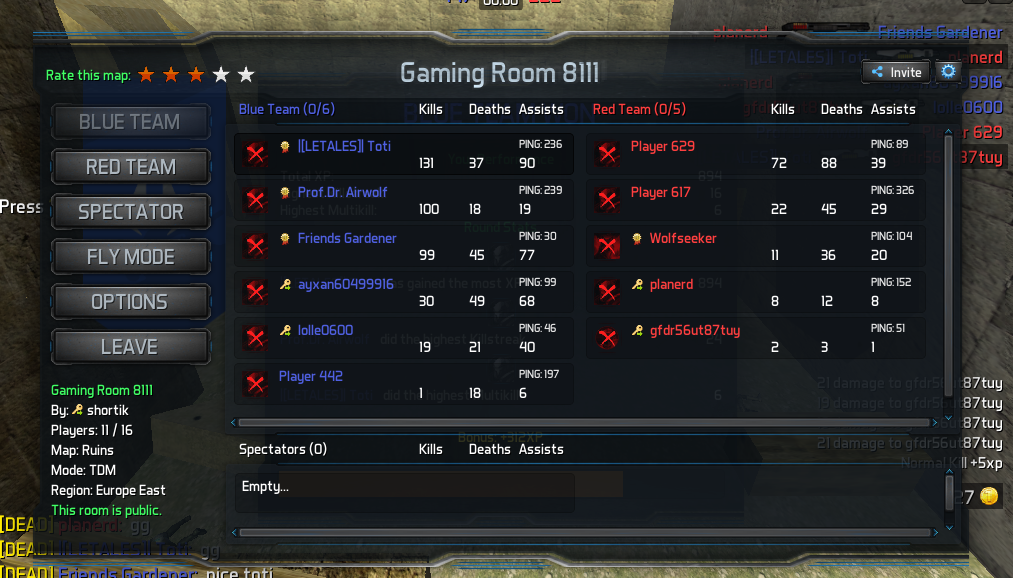1013x578 pixels.
Task: Join the Blue Team
Action: [x=130, y=122]
